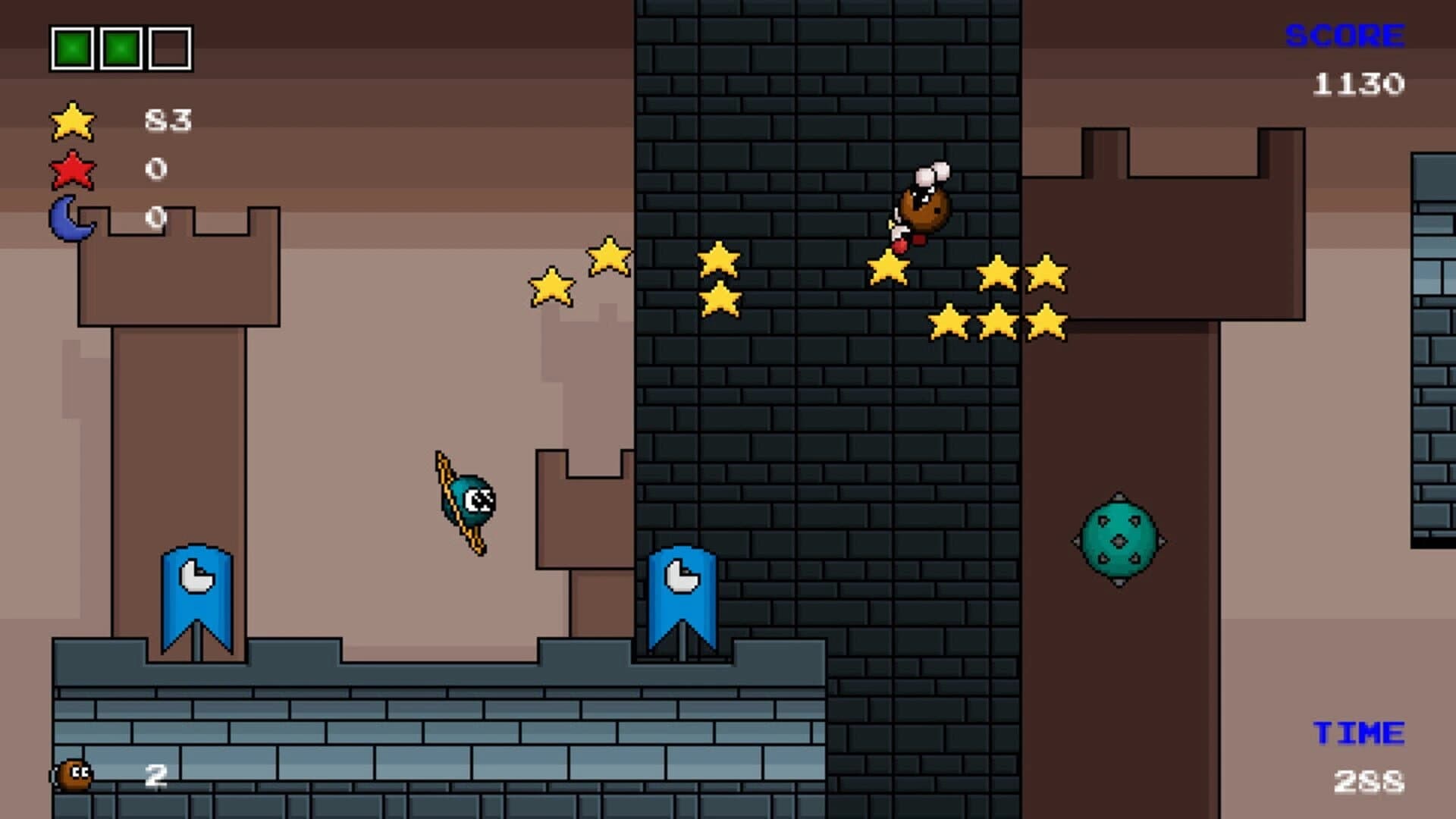Click the blue crescent moon counter icon
This screenshot has height=819, width=1456.
click(70, 218)
